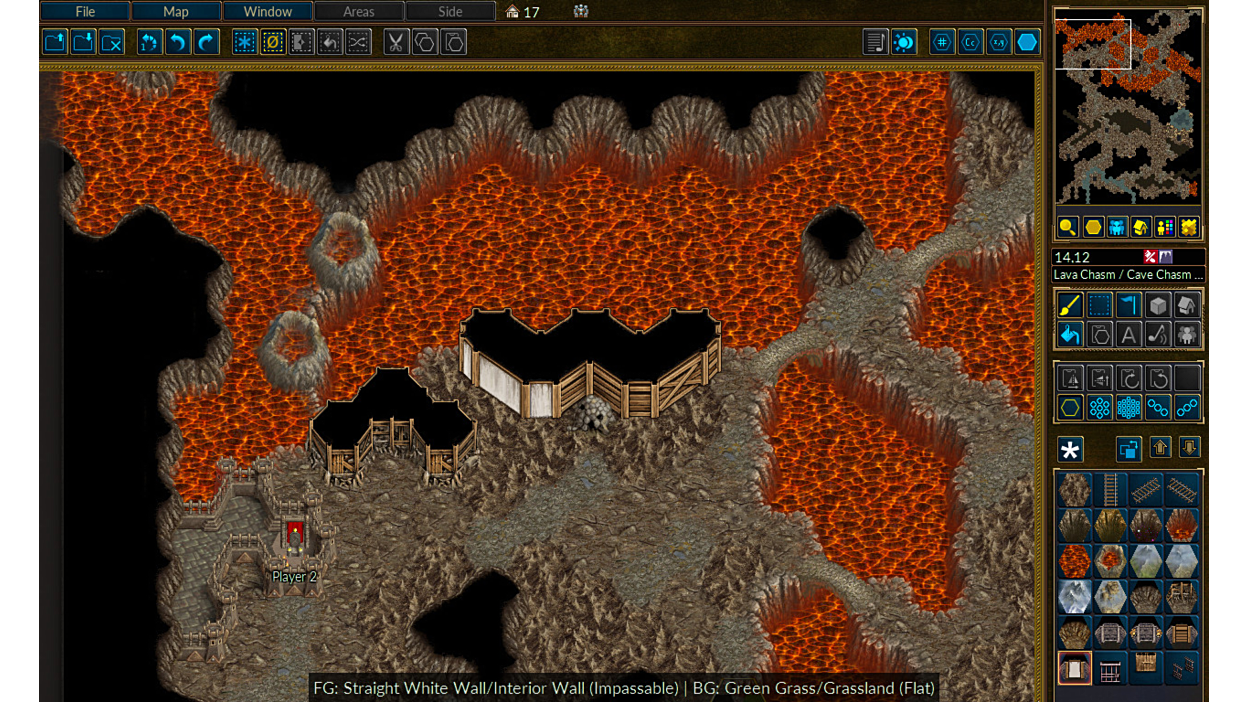Screen dimensions: 1248x702
Task: Select the blue flag tool
Action: pos(1128,305)
